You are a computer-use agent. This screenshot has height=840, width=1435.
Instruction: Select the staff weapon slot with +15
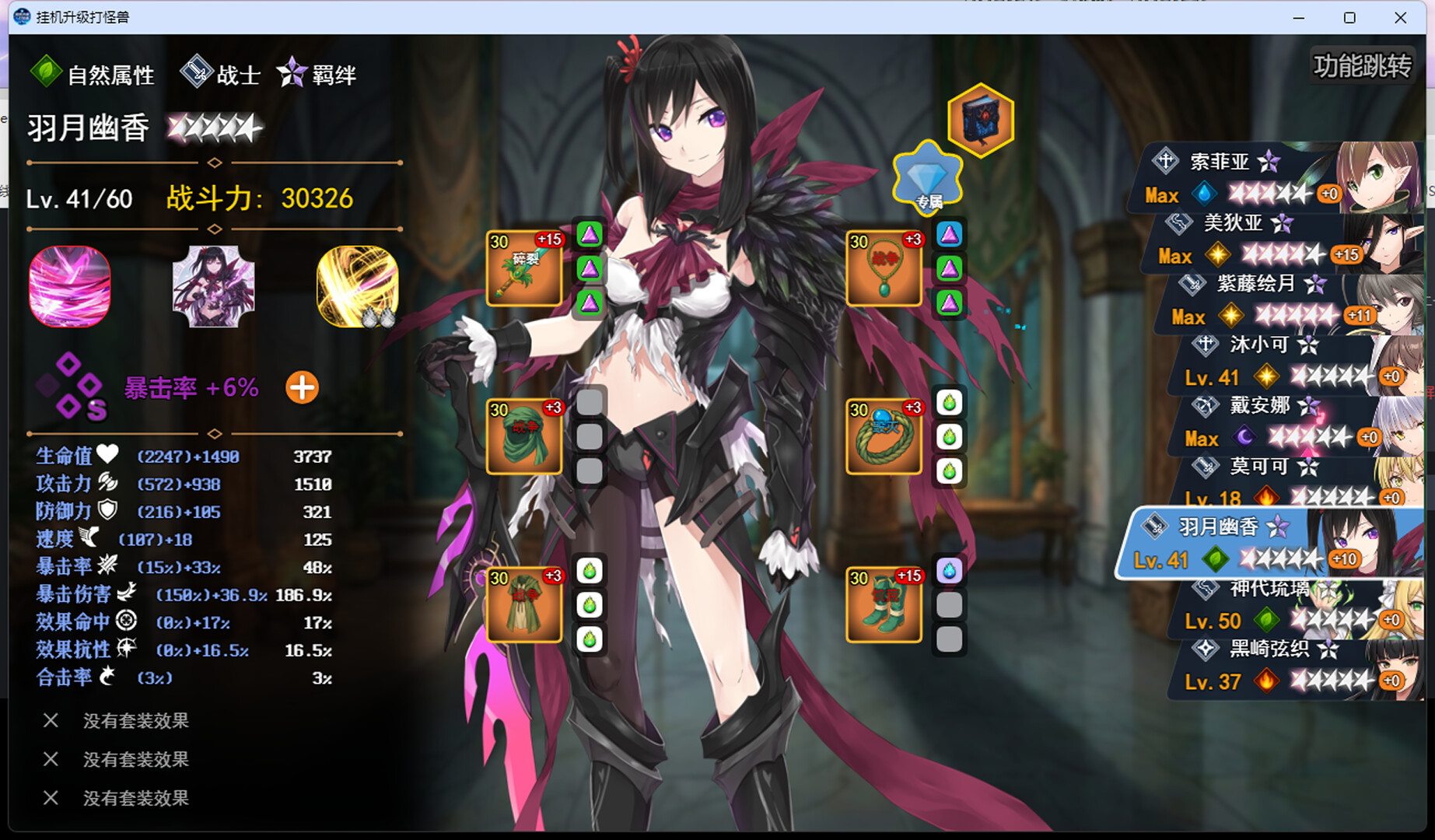point(524,268)
